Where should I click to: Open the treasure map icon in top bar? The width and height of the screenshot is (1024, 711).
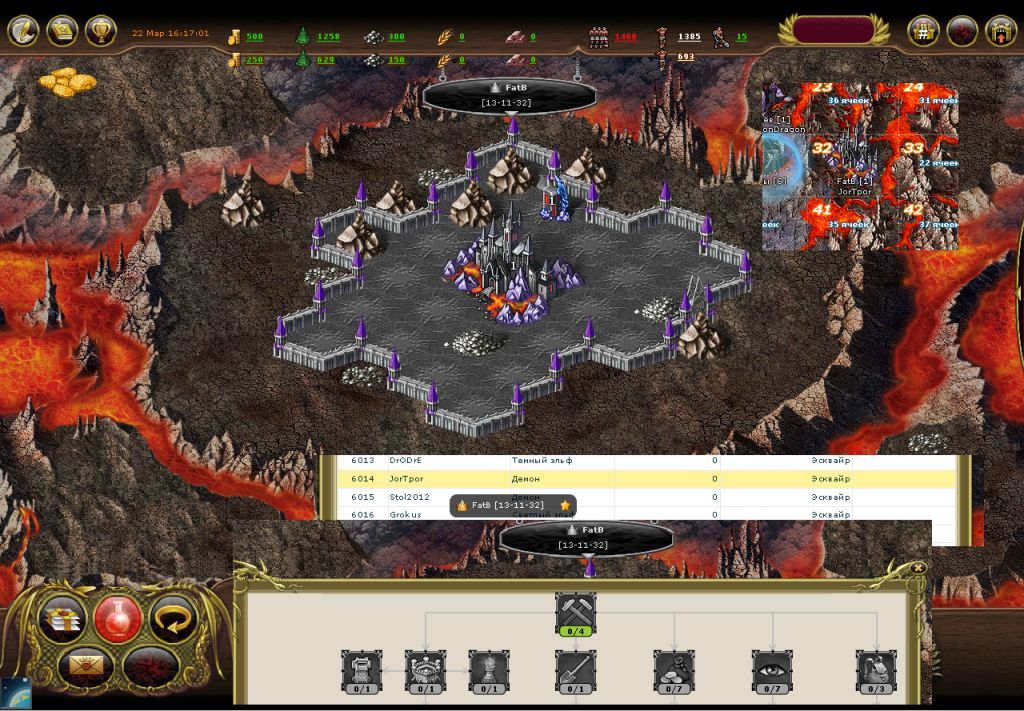click(62, 31)
